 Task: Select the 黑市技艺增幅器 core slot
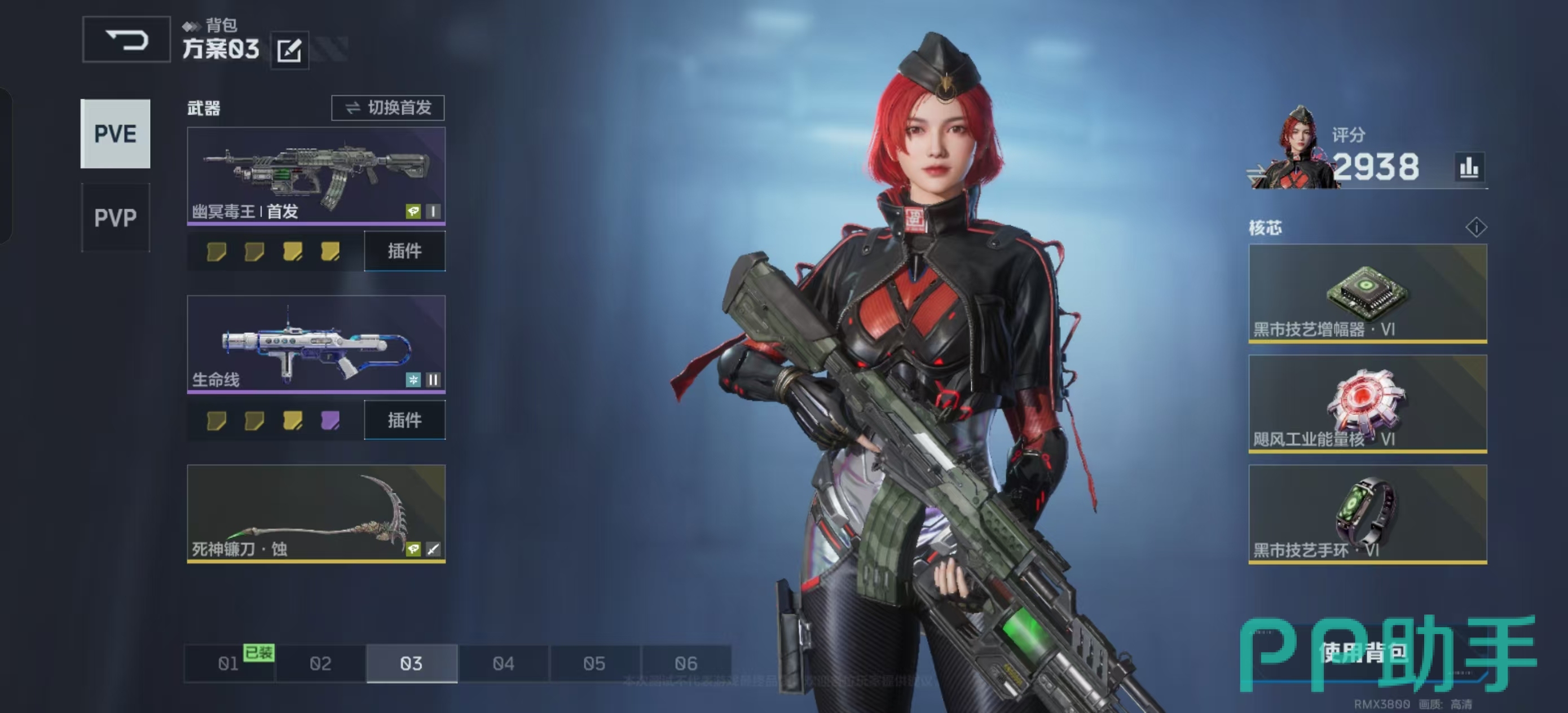click(x=1367, y=293)
